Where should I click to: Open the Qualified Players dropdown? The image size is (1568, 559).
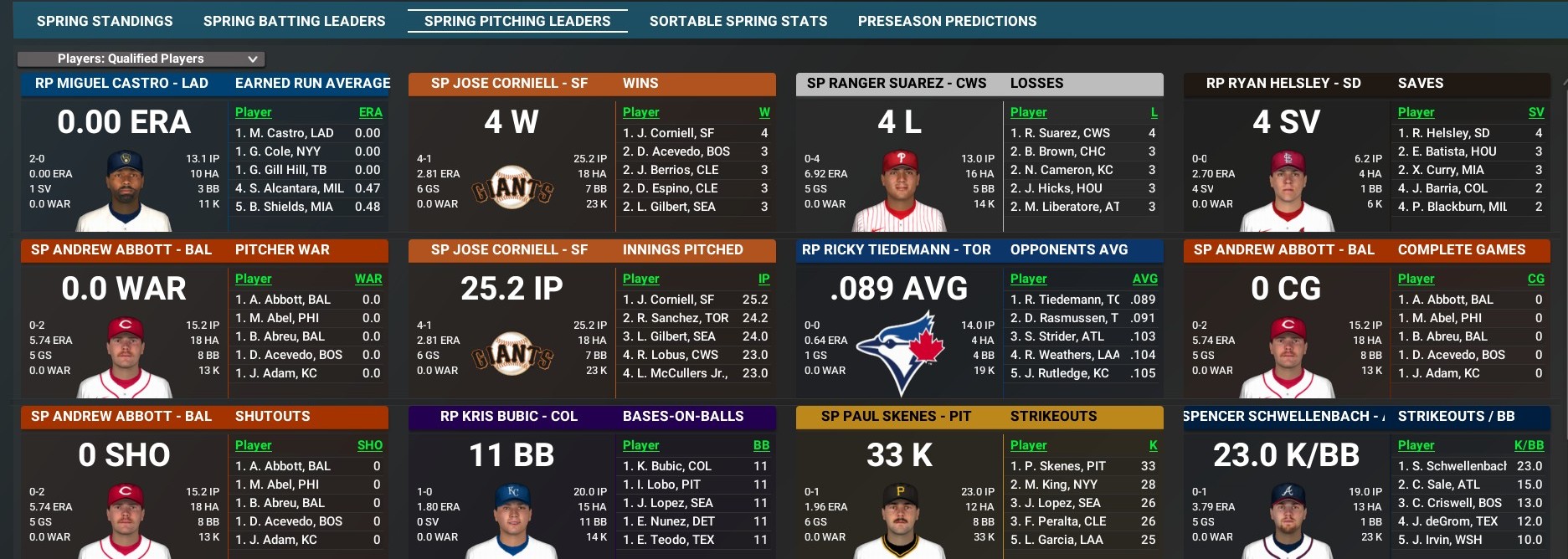click(141, 59)
